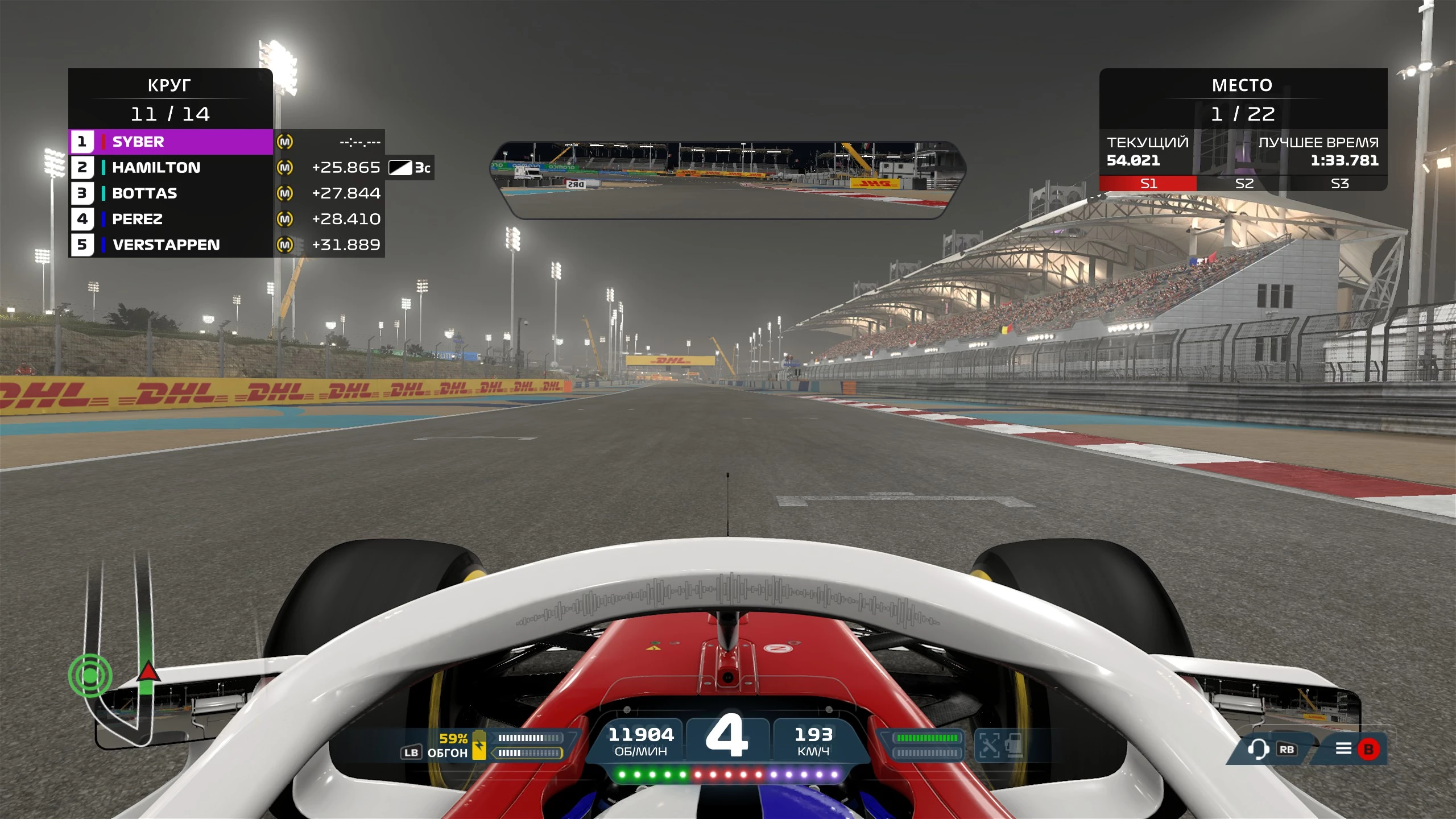Click PEREZ in the race standings
The width and height of the screenshot is (1456, 819).
(x=171, y=219)
